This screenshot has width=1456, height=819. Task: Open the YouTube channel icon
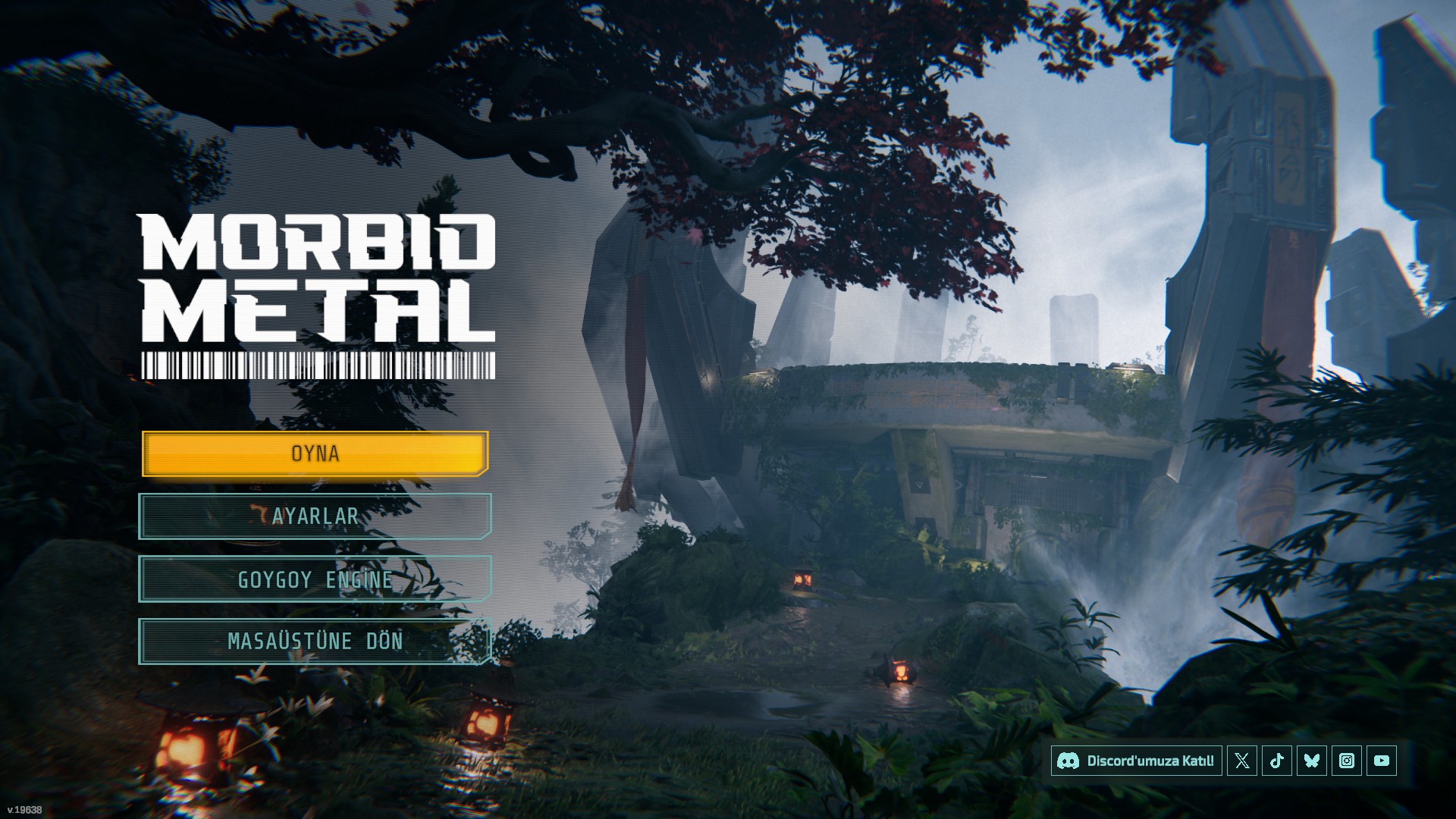point(1382,761)
